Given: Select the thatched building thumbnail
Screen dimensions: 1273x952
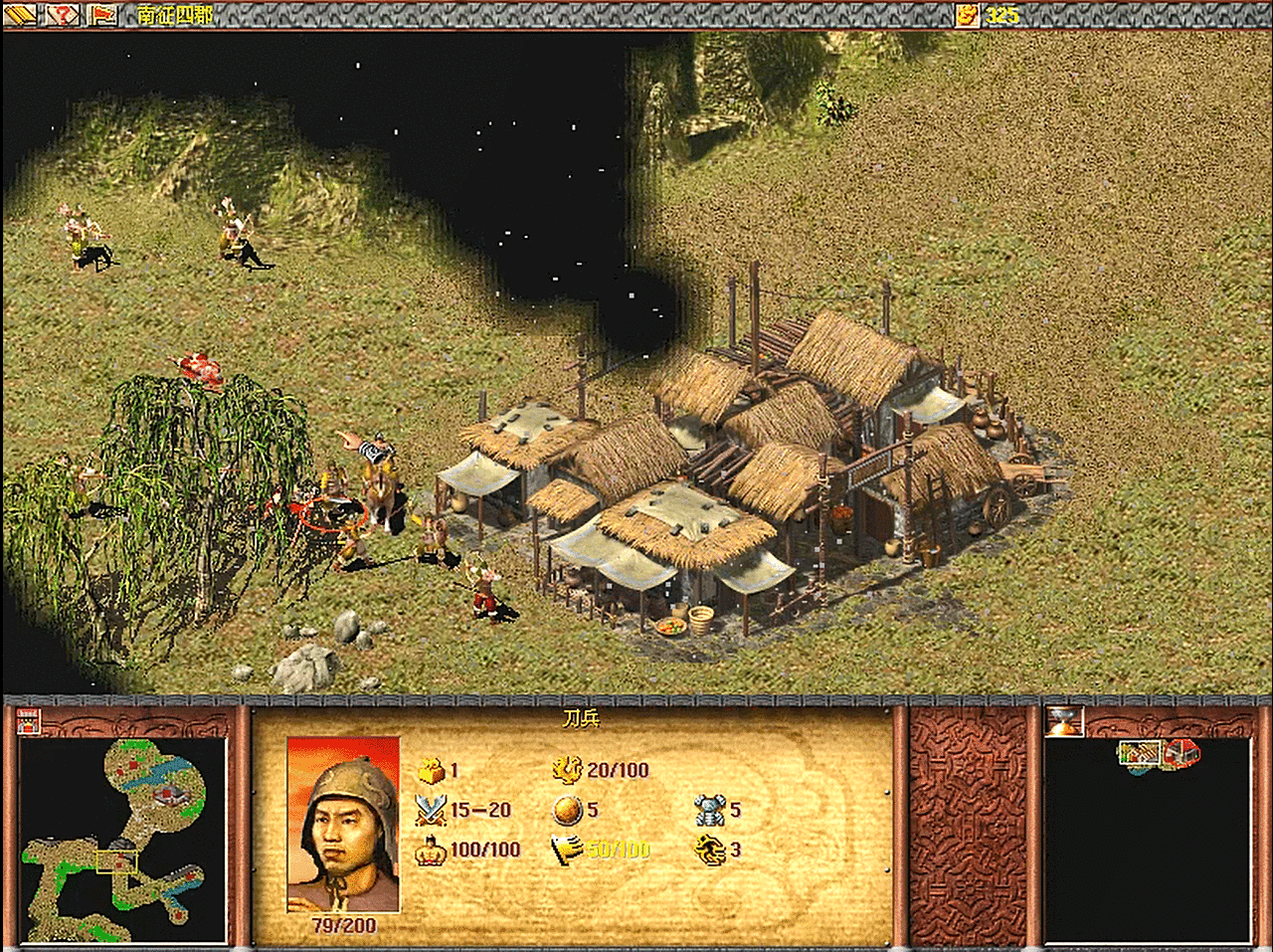Looking at the screenshot, I should (1138, 754).
